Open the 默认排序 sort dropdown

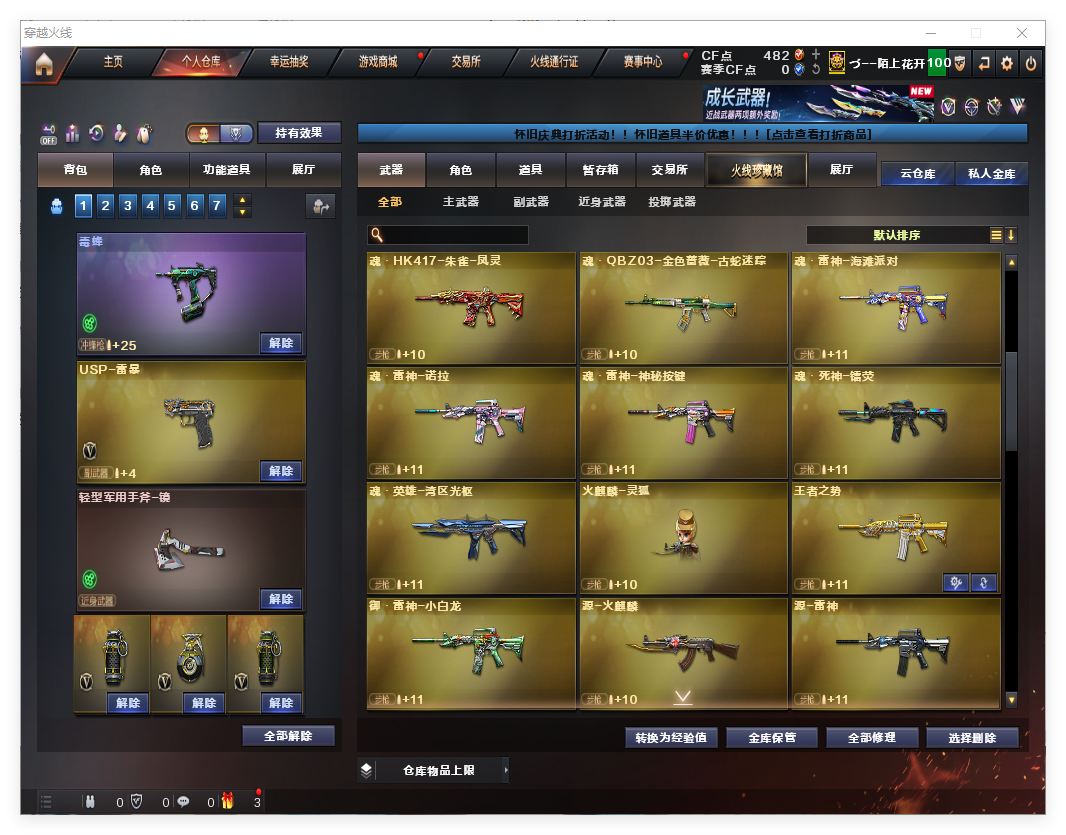click(x=897, y=235)
